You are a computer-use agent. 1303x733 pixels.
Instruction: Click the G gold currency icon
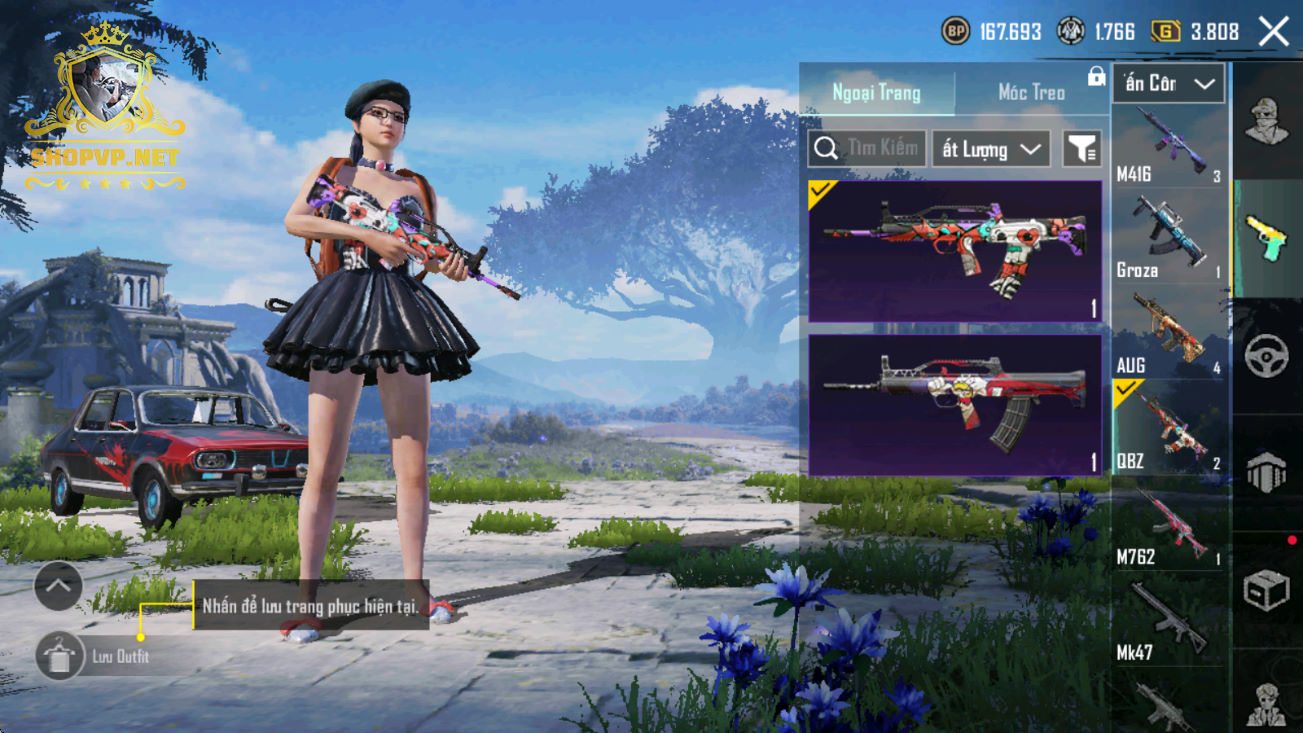[1165, 32]
